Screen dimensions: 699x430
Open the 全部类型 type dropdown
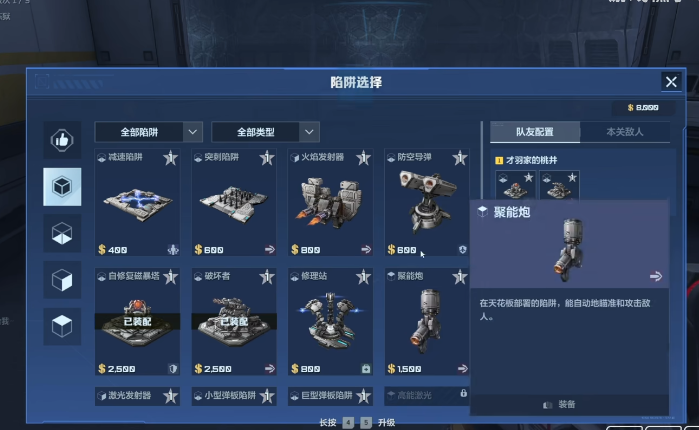click(265, 132)
